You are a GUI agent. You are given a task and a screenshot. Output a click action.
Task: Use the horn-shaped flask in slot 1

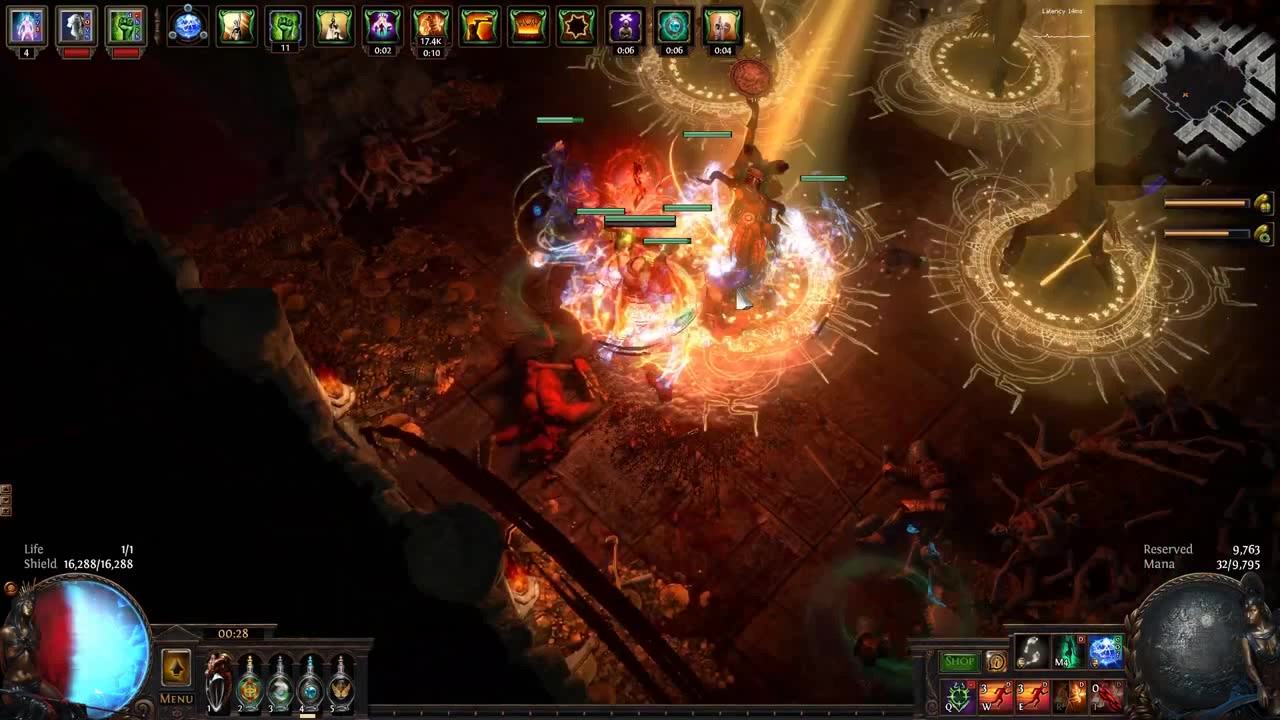click(218, 682)
